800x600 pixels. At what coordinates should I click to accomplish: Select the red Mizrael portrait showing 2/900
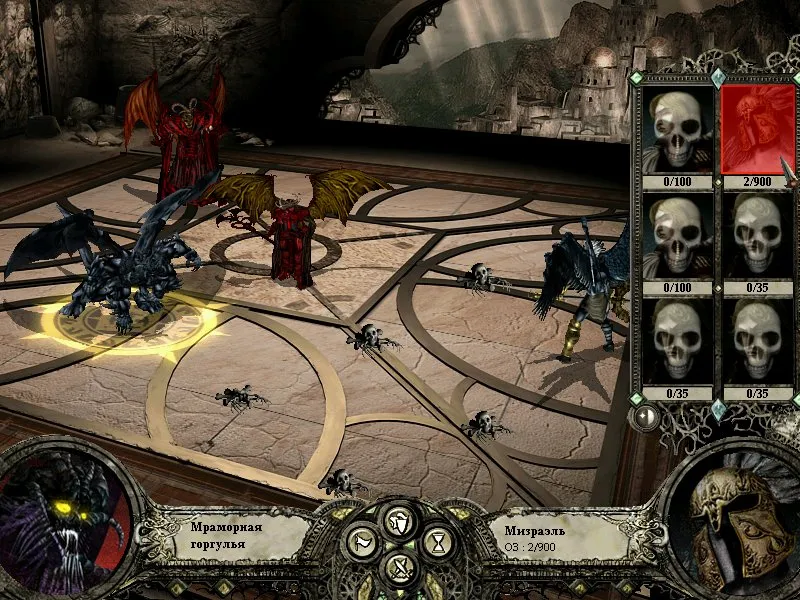click(x=757, y=129)
